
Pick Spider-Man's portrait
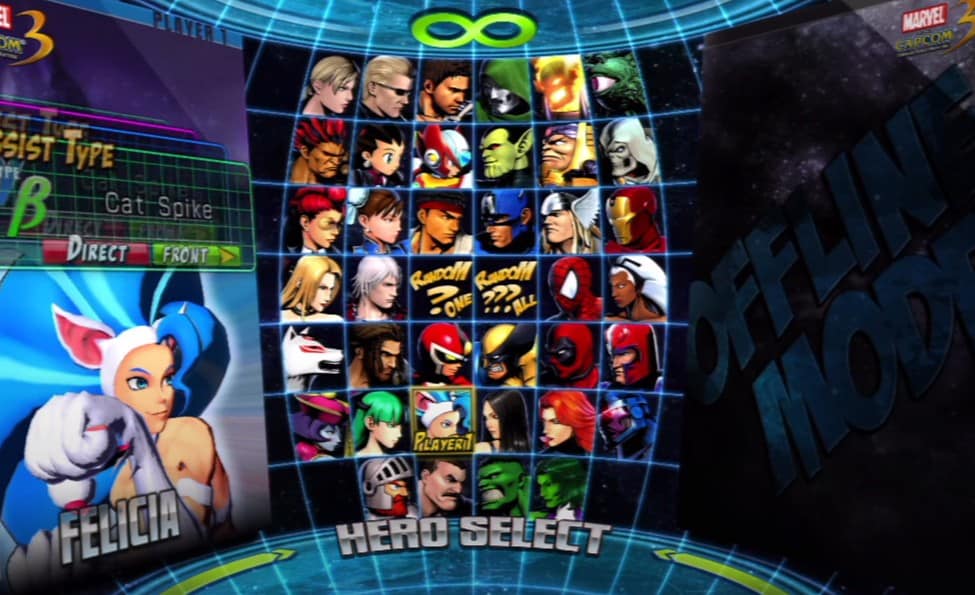coord(572,288)
